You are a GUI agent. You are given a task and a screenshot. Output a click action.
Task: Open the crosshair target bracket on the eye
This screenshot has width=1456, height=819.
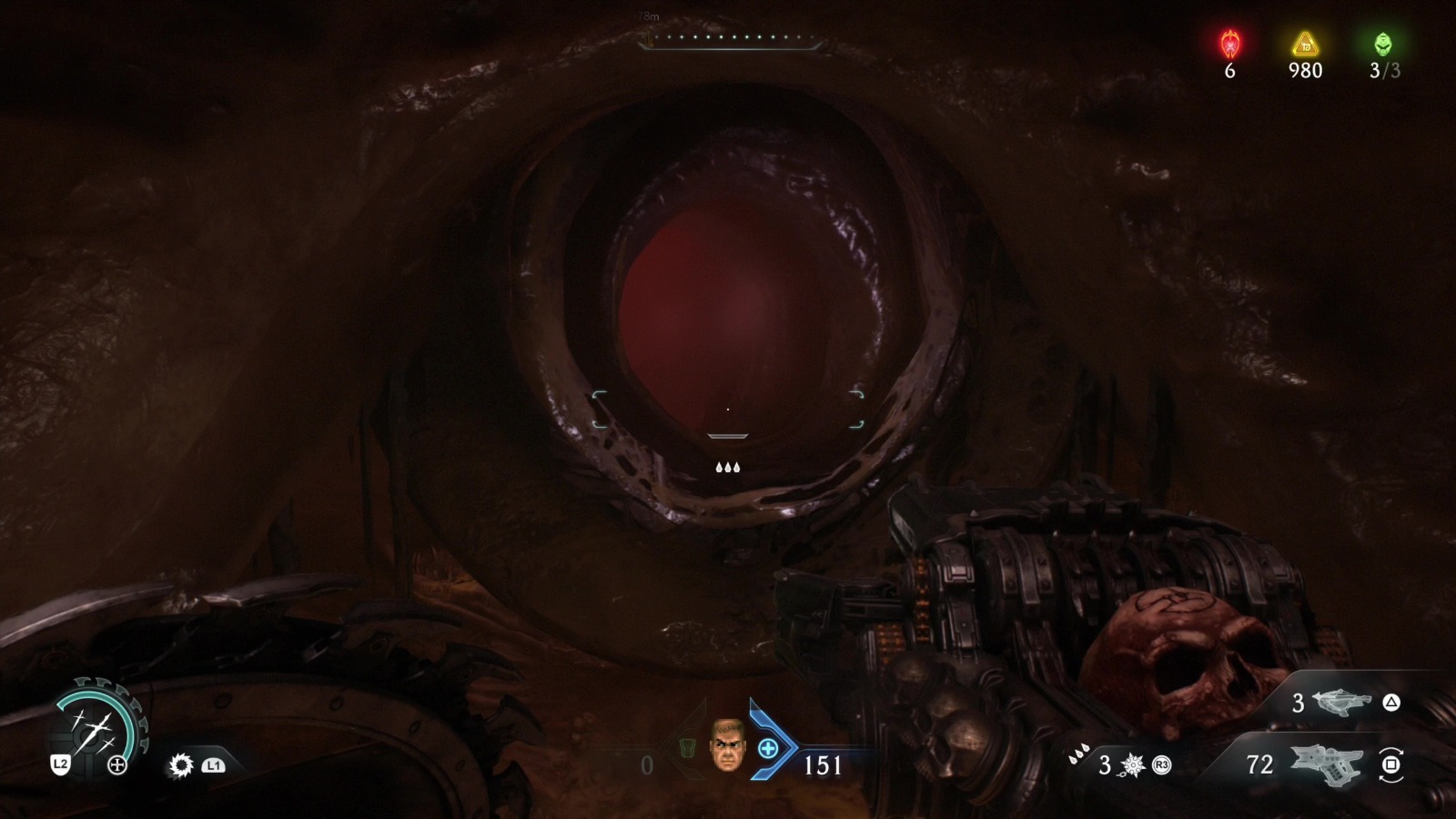[x=728, y=409]
